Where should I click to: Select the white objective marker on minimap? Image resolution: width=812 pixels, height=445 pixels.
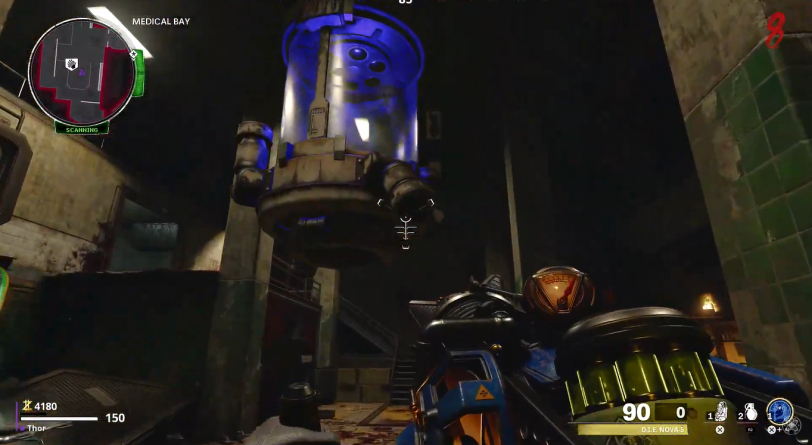pyautogui.click(x=72, y=64)
